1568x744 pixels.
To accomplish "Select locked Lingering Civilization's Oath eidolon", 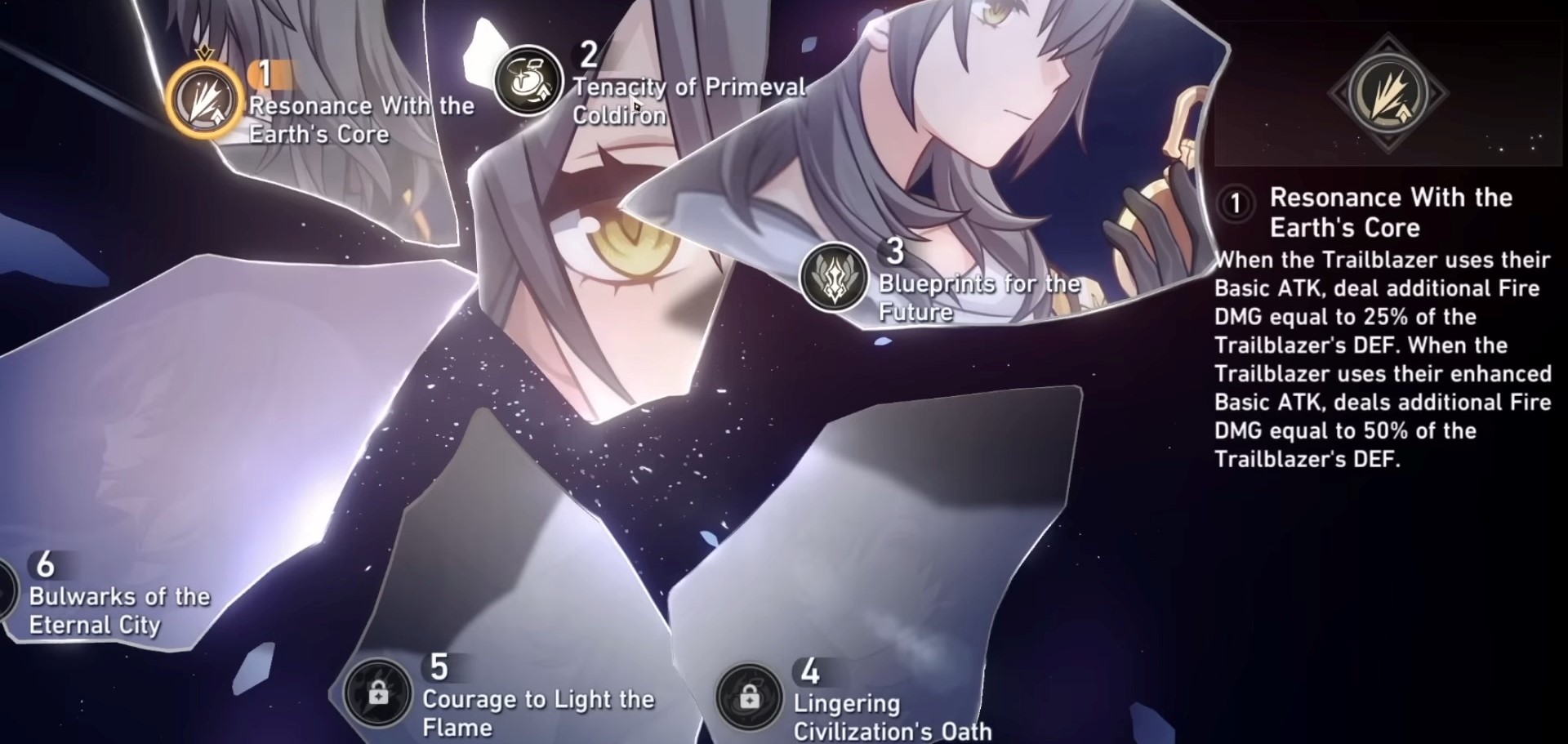I will click(x=749, y=697).
